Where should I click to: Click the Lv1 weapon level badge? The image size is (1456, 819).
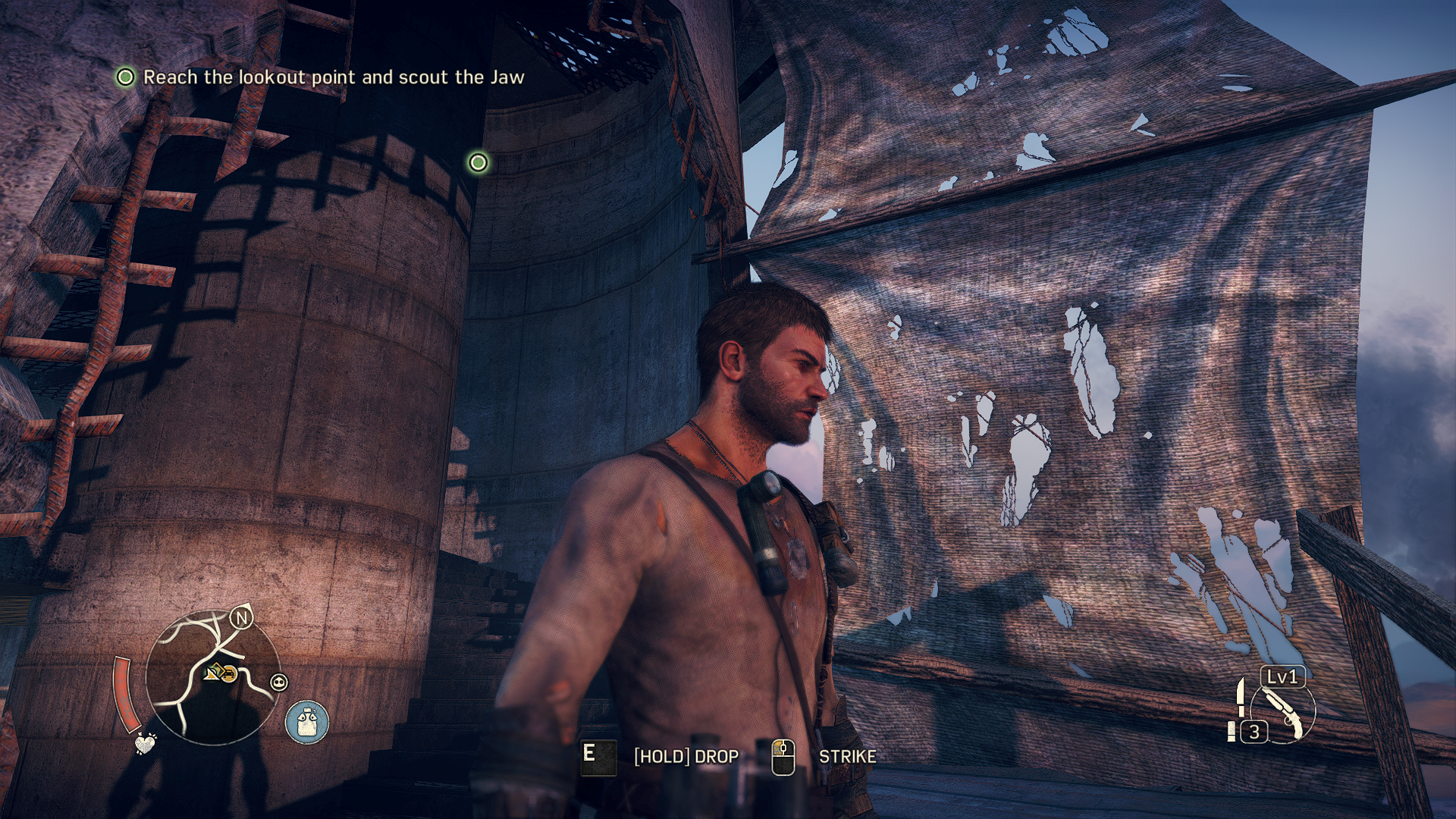point(1282,676)
